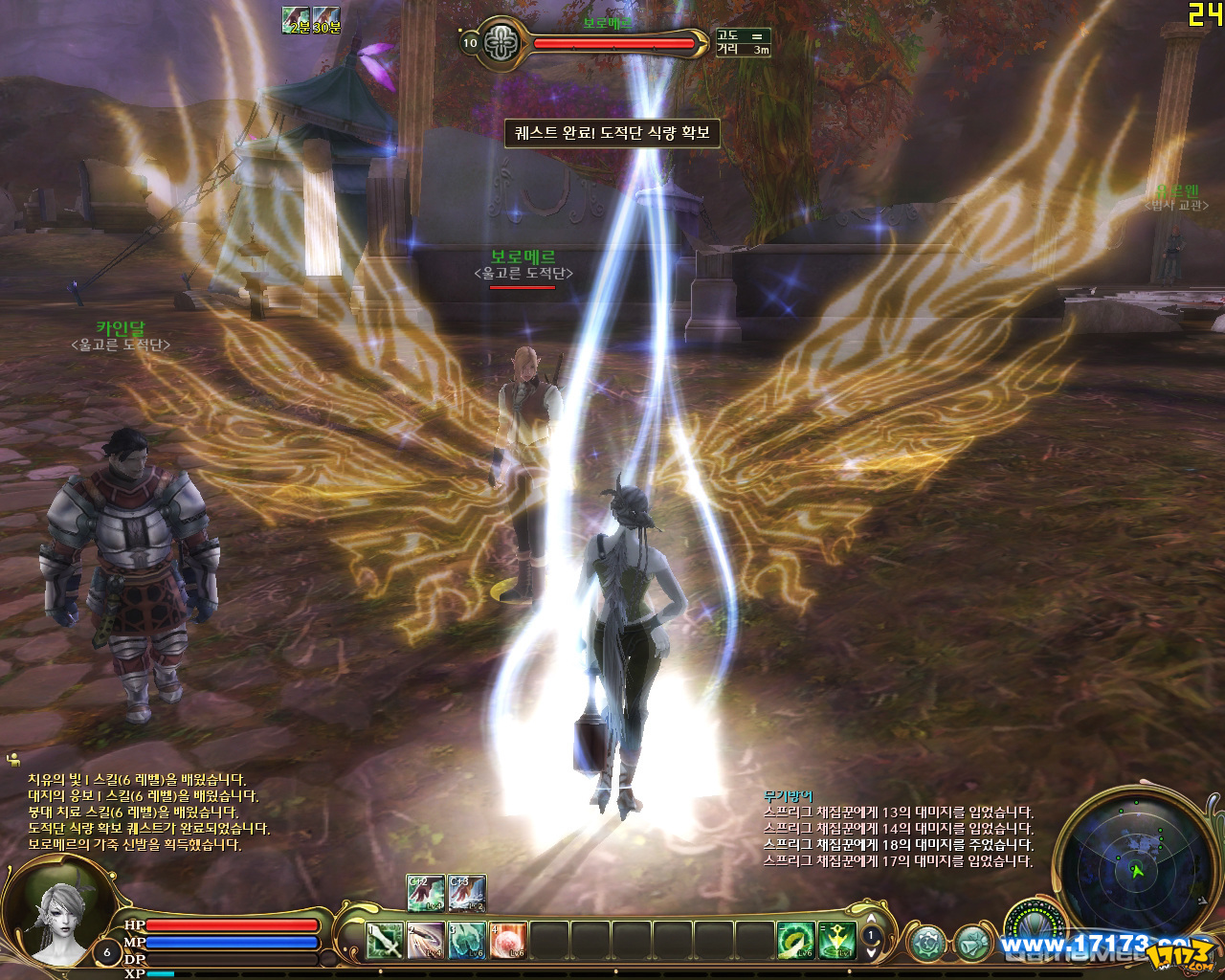This screenshot has width=1225, height=980.
Task: Cast the Lv4 skill in quickbar slot 2
Action: [x=425, y=940]
